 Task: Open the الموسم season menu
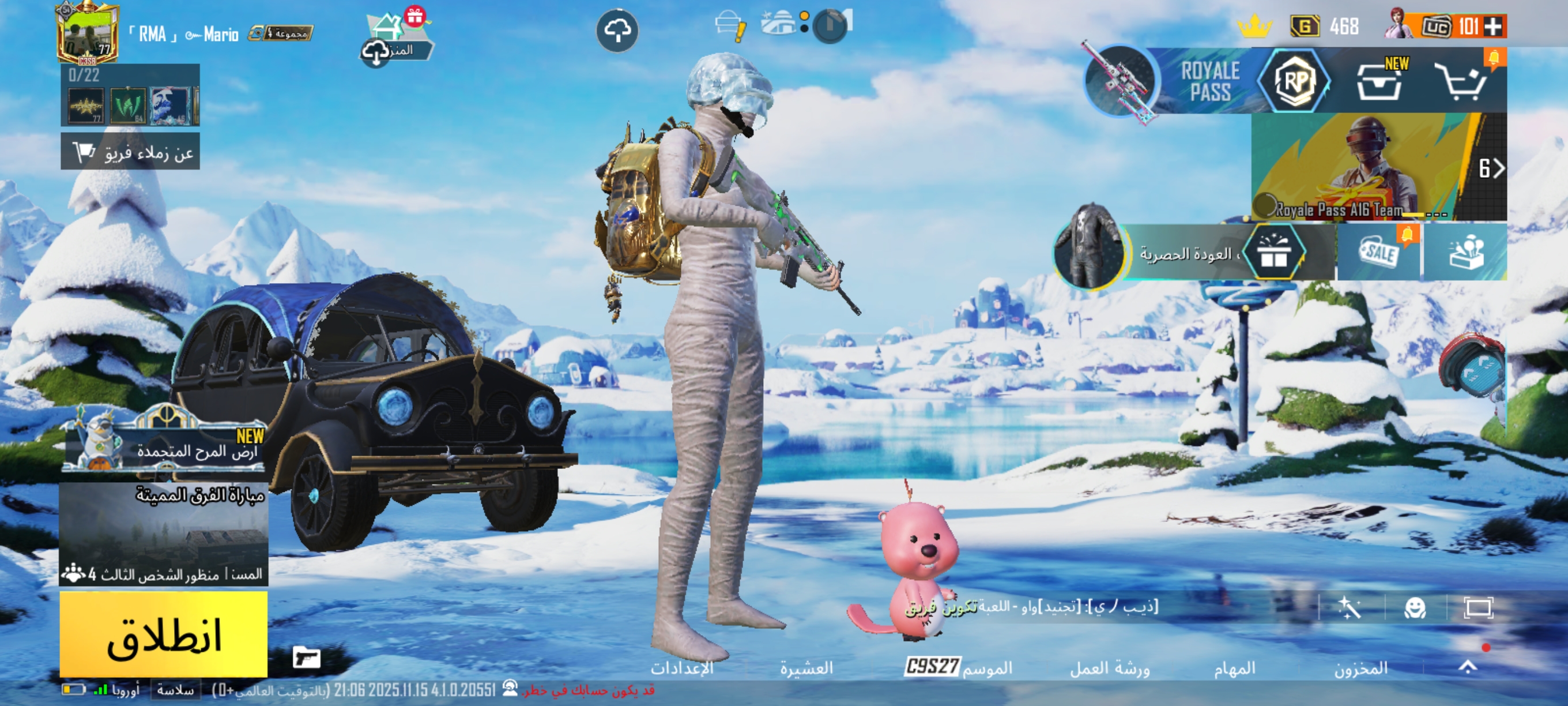coord(959,667)
